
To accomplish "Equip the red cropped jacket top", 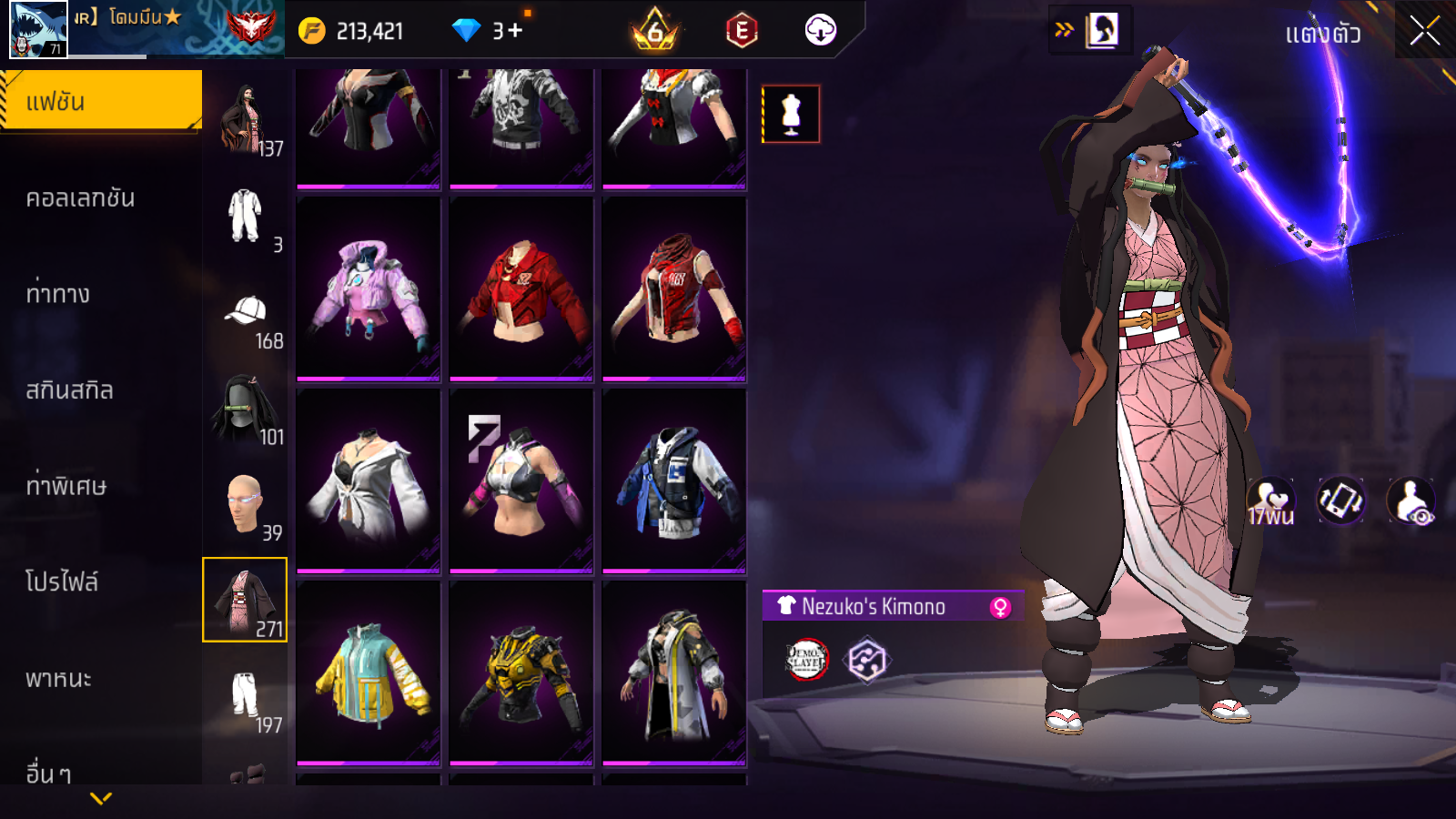I will [x=521, y=289].
